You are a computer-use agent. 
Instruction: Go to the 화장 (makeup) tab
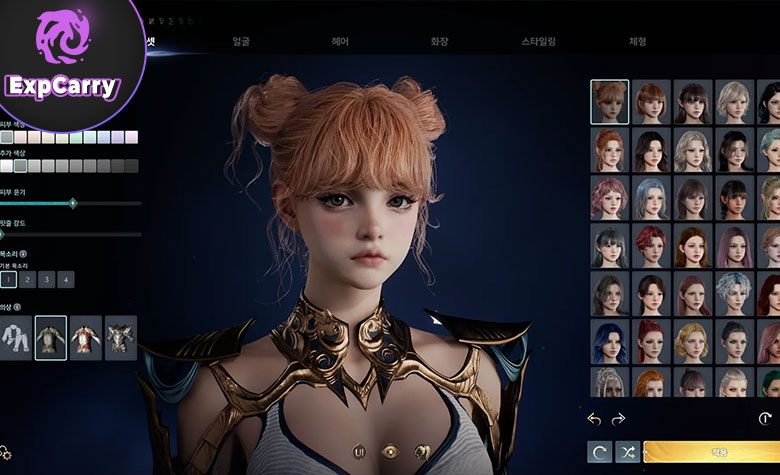(x=439, y=42)
